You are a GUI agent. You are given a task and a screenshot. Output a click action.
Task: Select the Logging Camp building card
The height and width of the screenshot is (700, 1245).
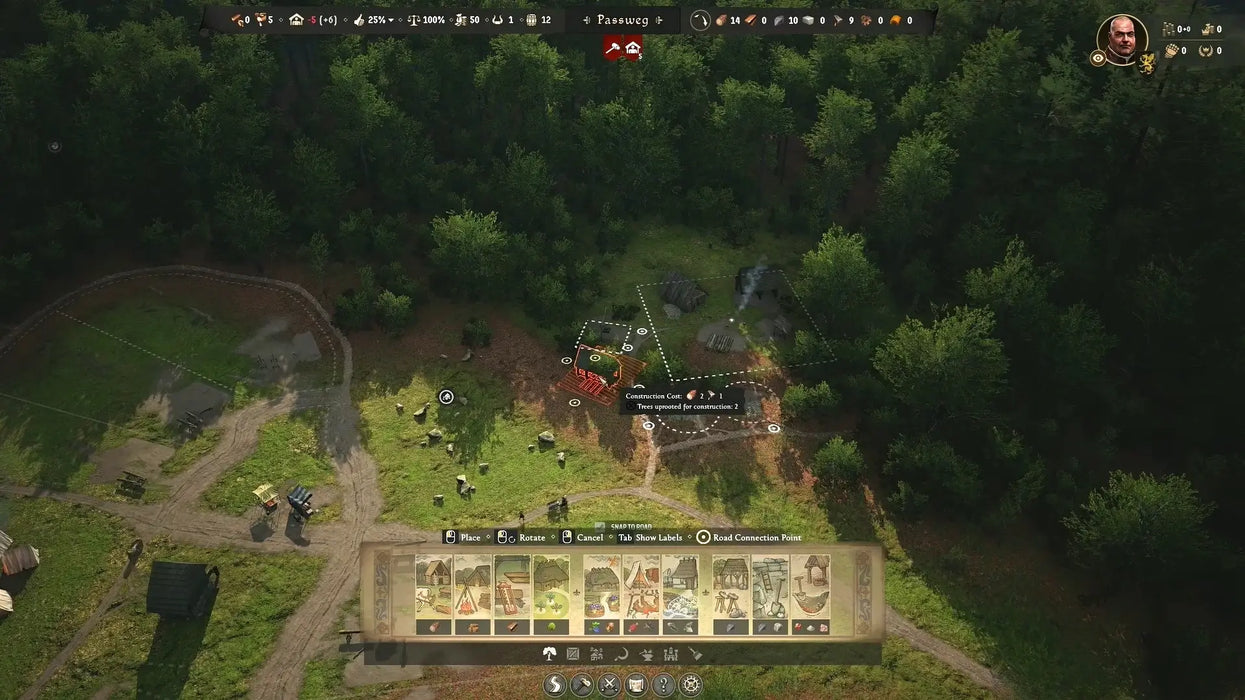point(433,588)
